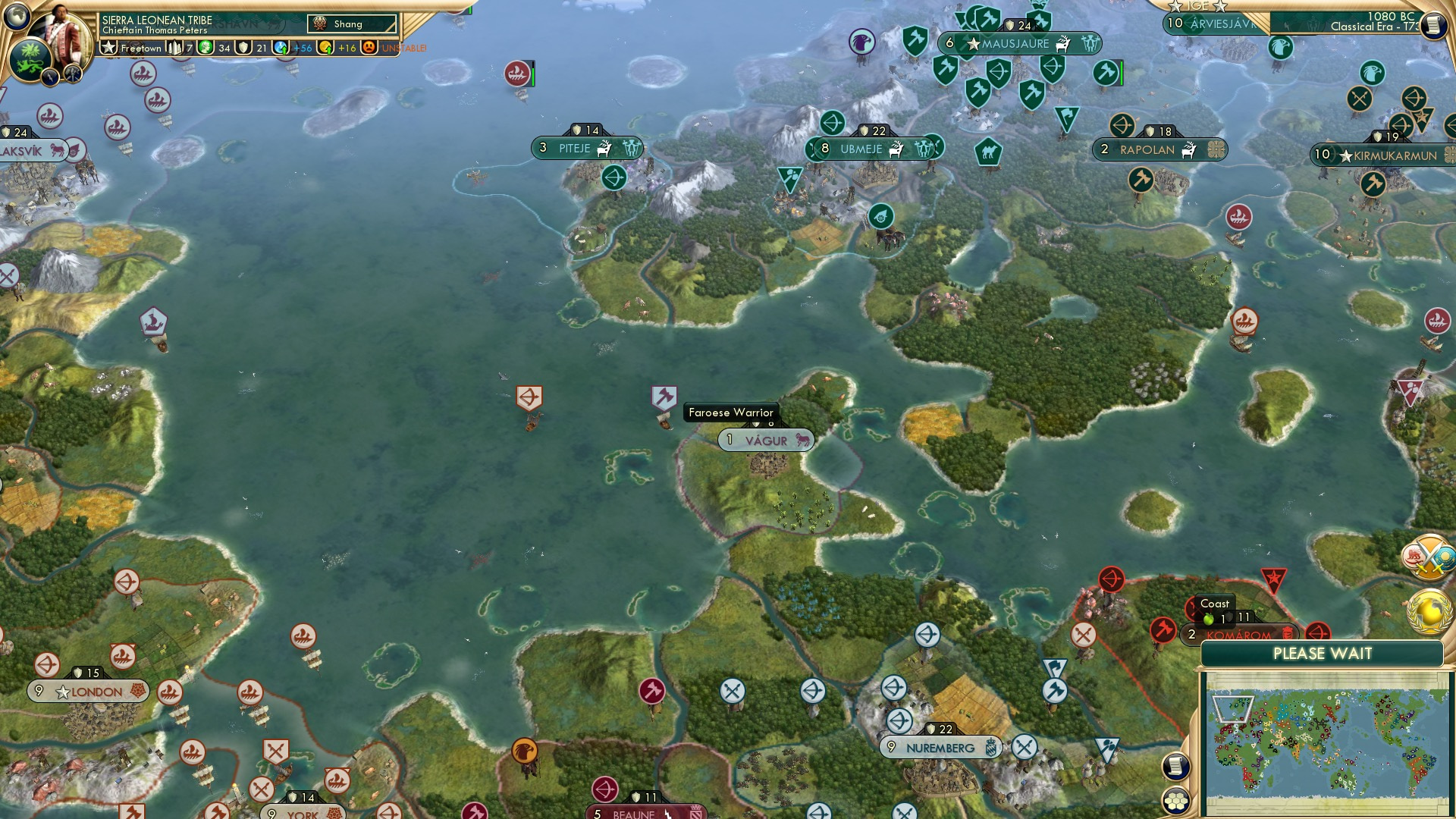Select the Faroese Warrior unit flag
The height and width of the screenshot is (819, 1456).
(664, 397)
